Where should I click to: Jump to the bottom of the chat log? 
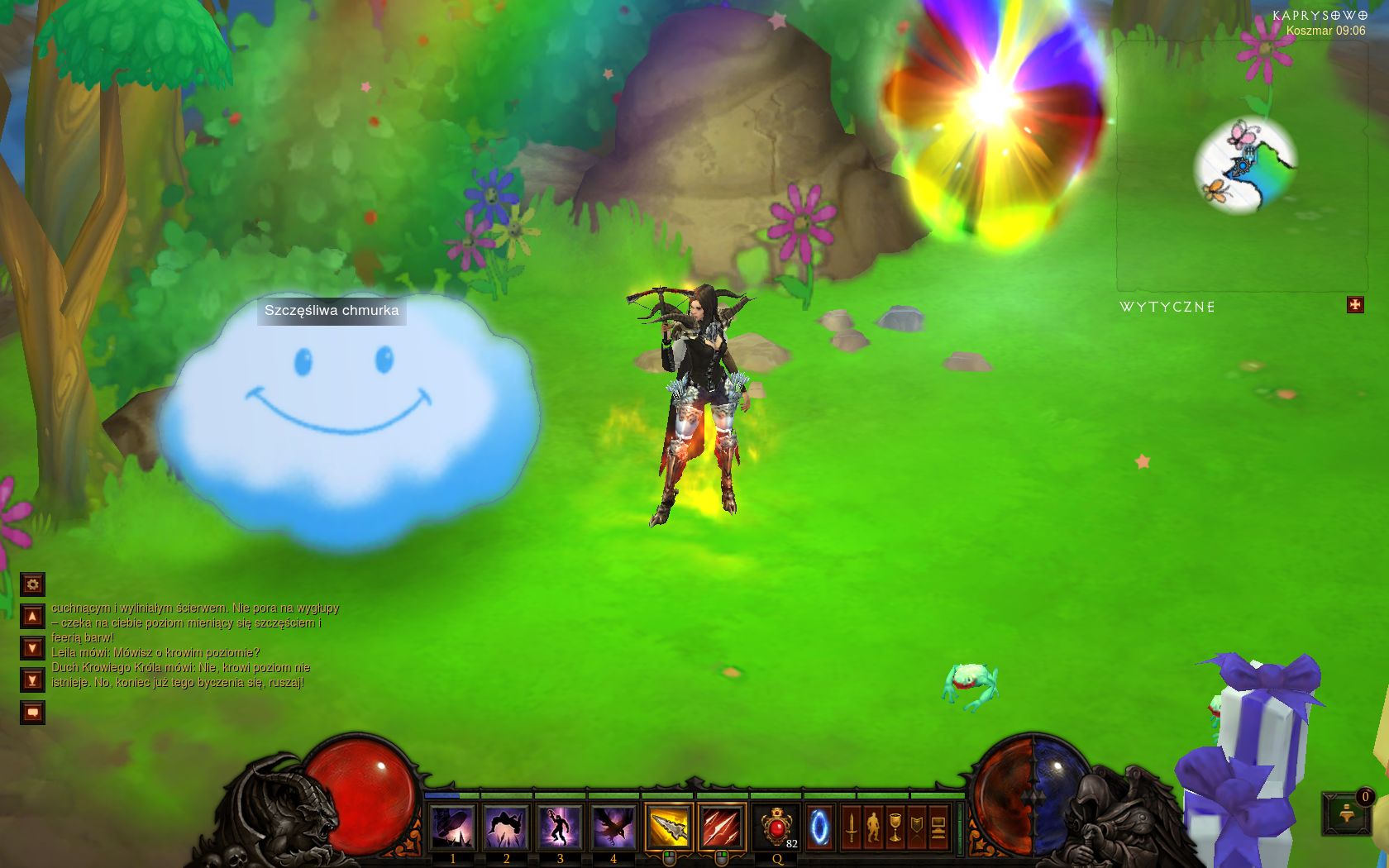[x=32, y=680]
